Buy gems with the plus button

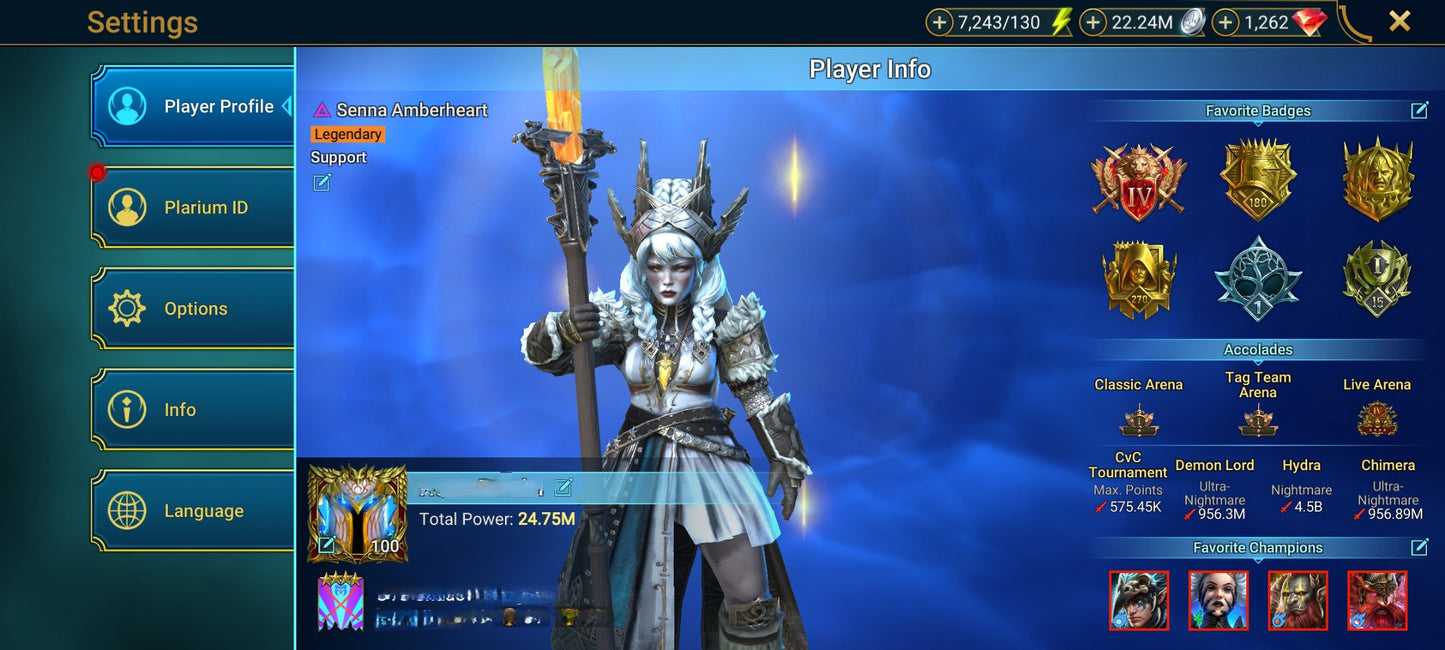pos(1225,22)
